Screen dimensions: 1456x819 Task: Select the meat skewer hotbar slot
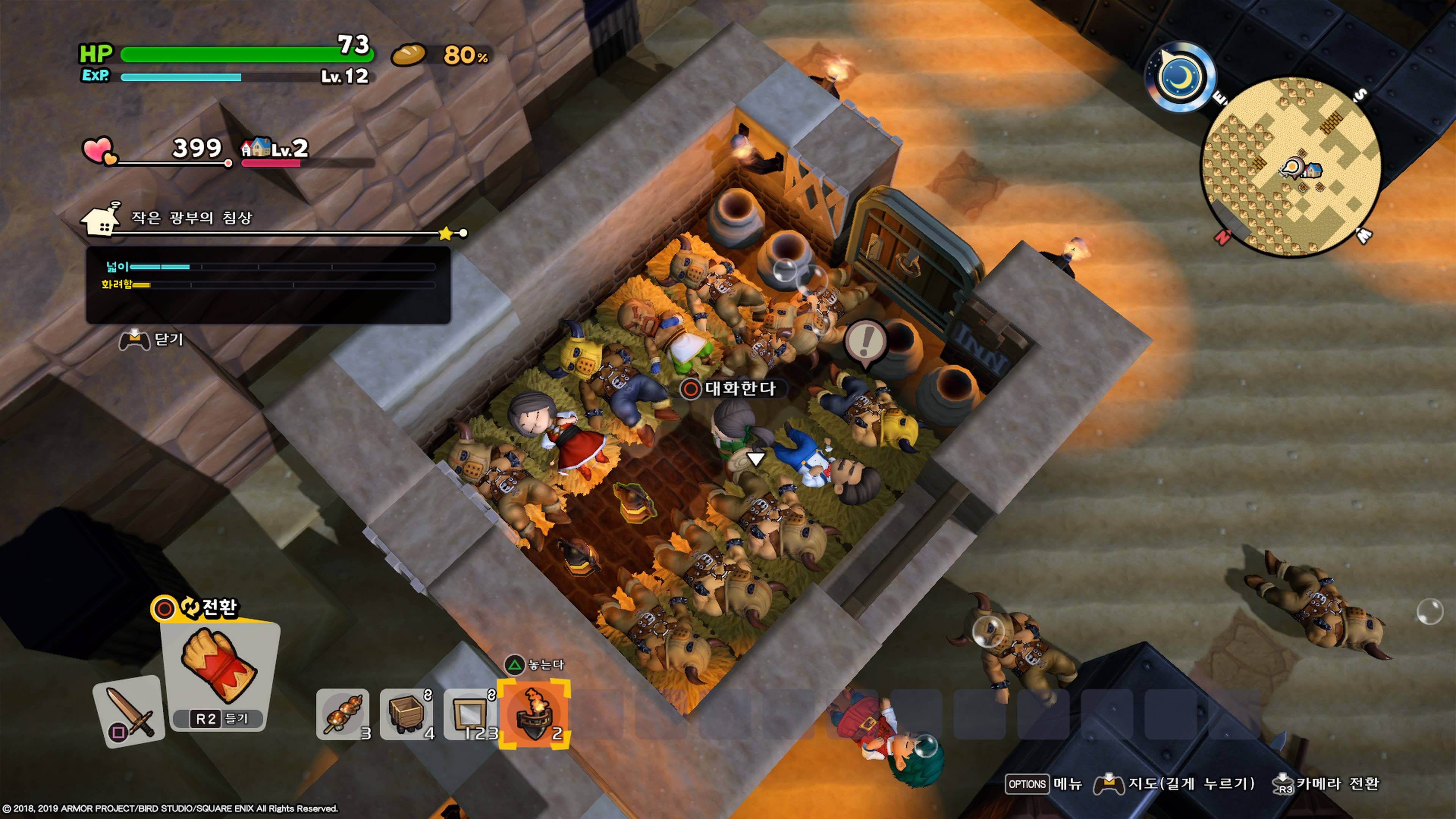tap(342, 714)
